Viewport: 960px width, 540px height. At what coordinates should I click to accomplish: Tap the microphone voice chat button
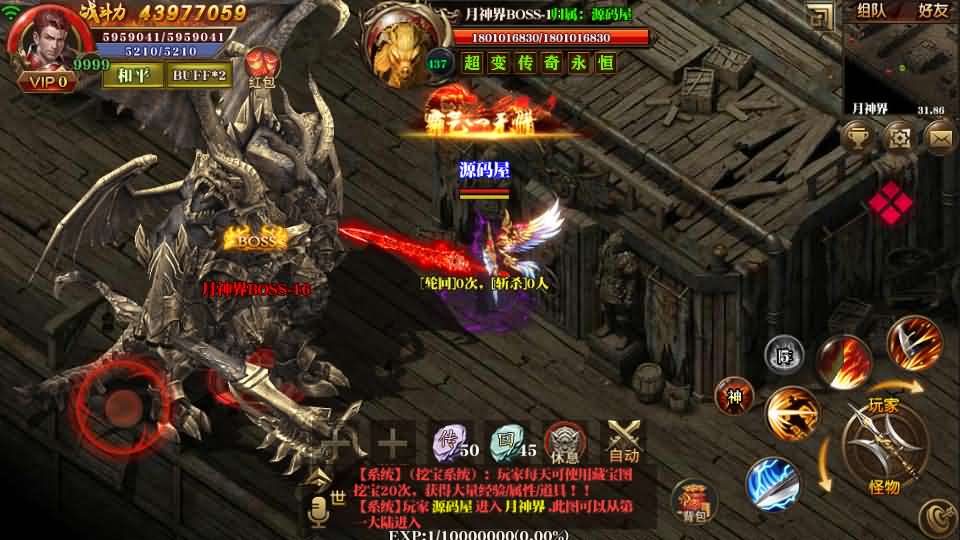[320, 511]
